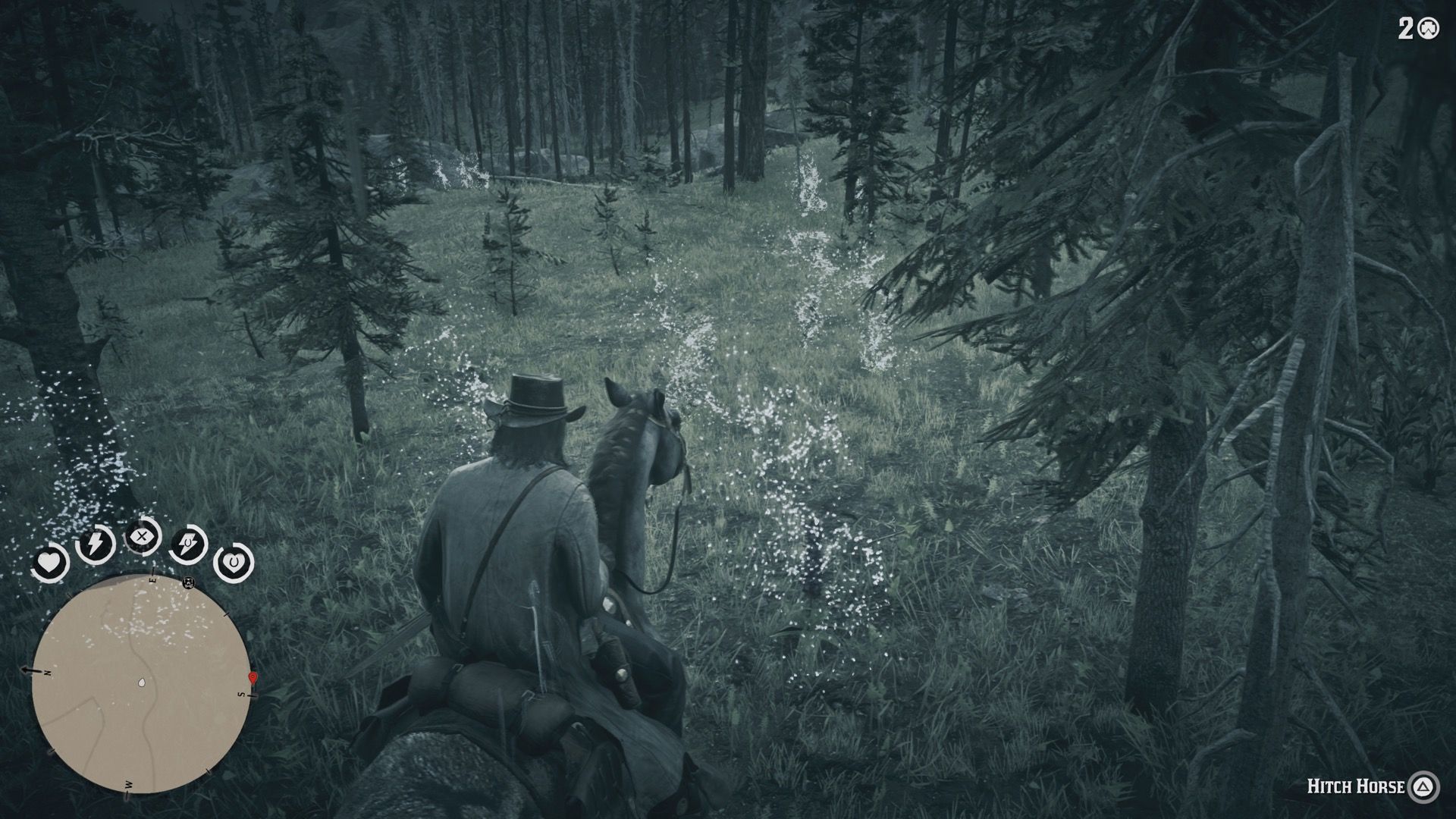The image size is (1456, 819).
Task: Click the E compass letter on the minimap
Action: [152, 580]
